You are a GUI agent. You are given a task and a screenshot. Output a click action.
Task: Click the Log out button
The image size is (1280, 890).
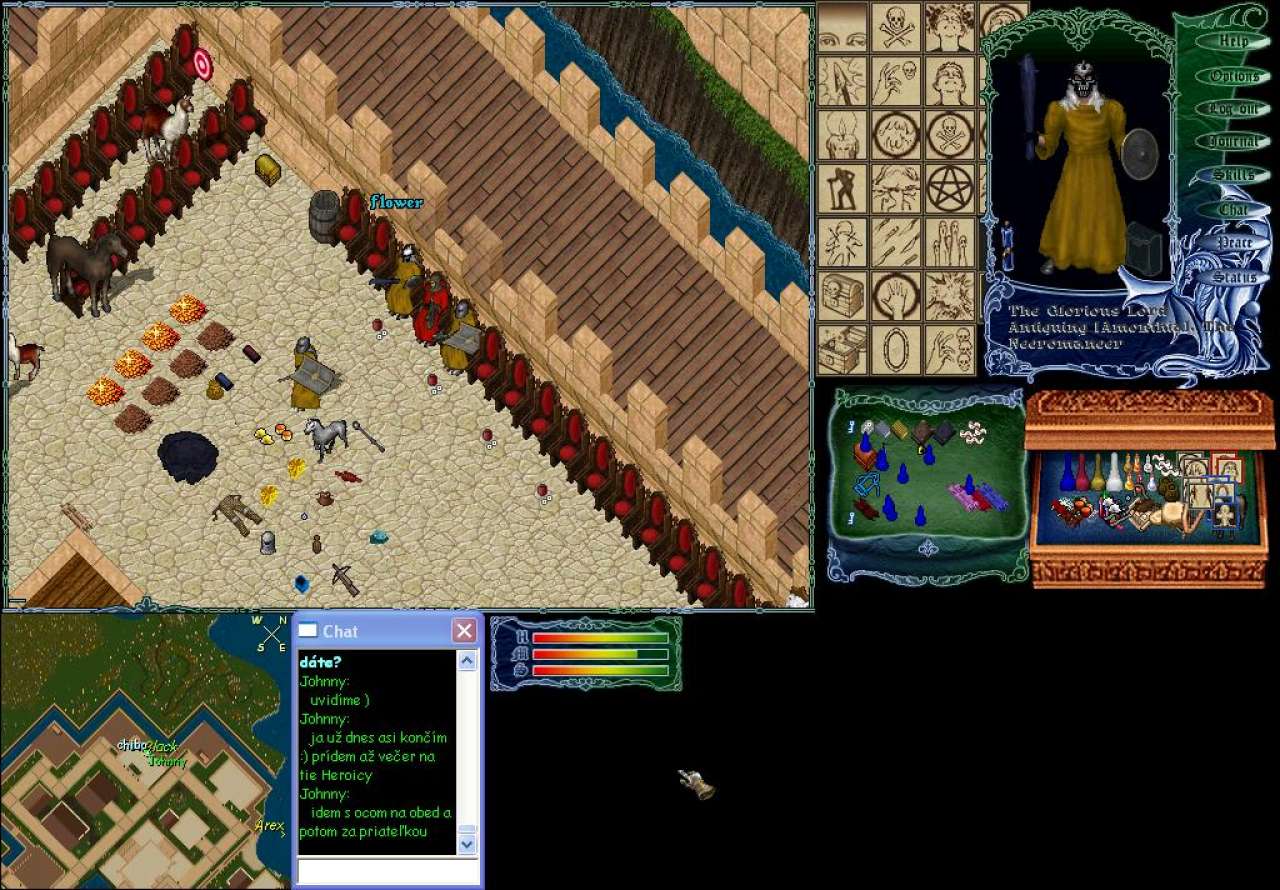[x=1233, y=108]
